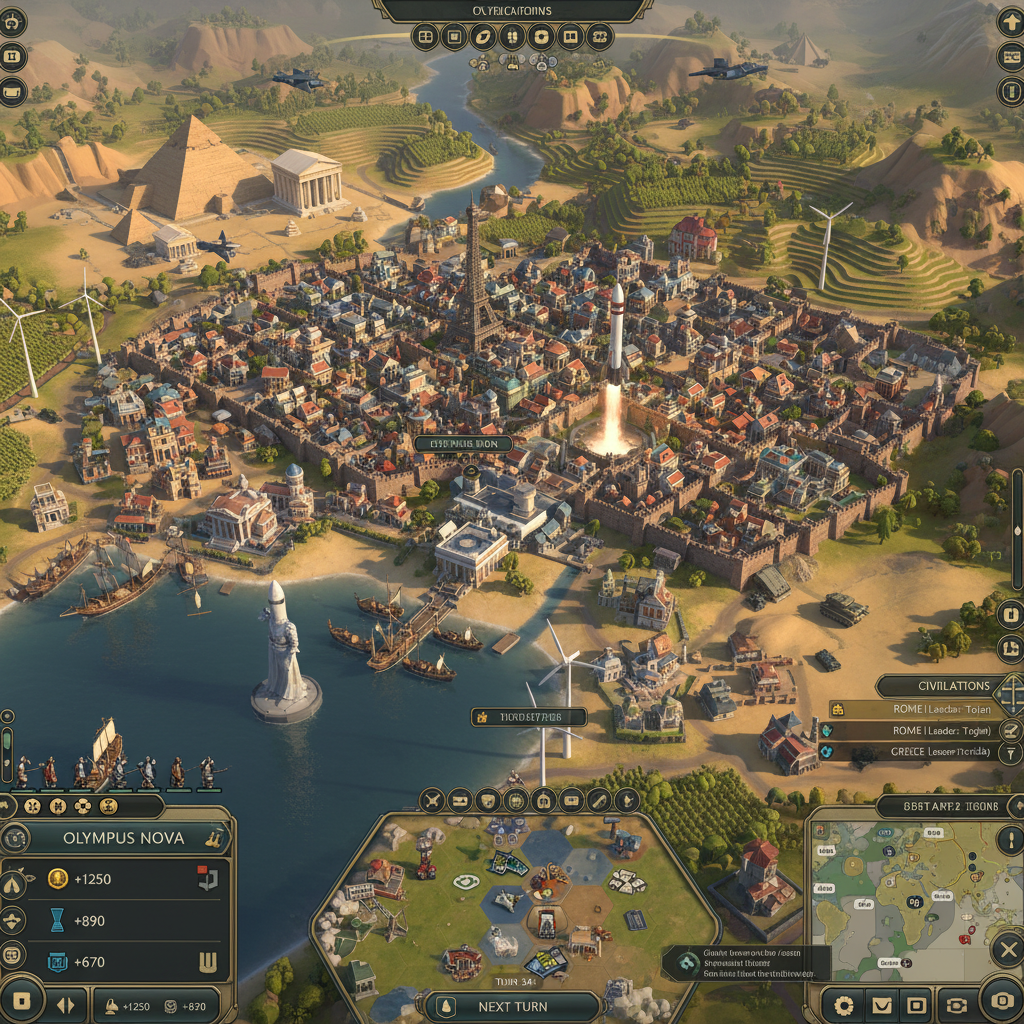Click the left-right arrows button
The width and height of the screenshot is (1024, 1024).
65,1004
